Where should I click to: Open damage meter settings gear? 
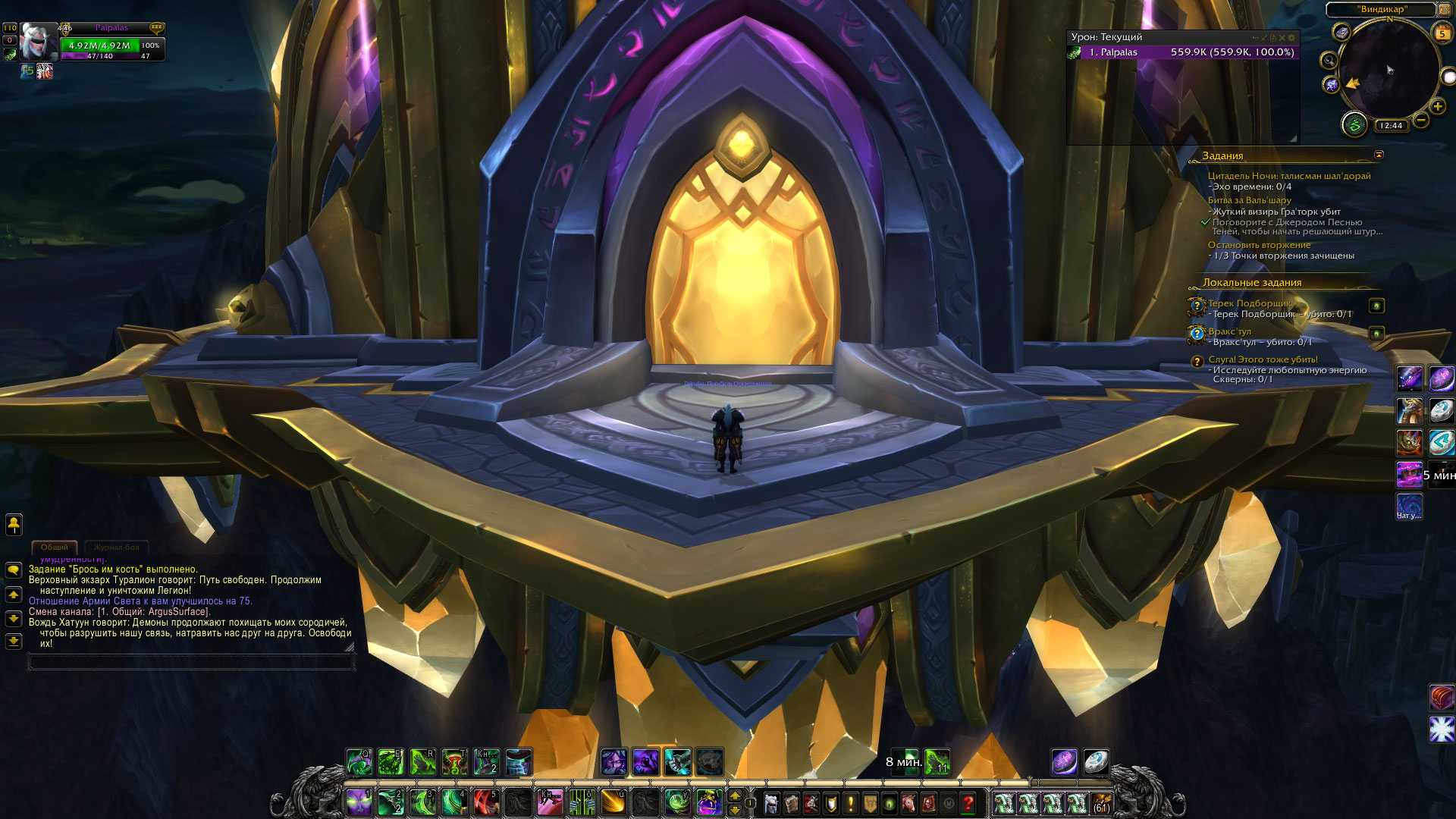pyautogui.click(x=1291, y=37)
